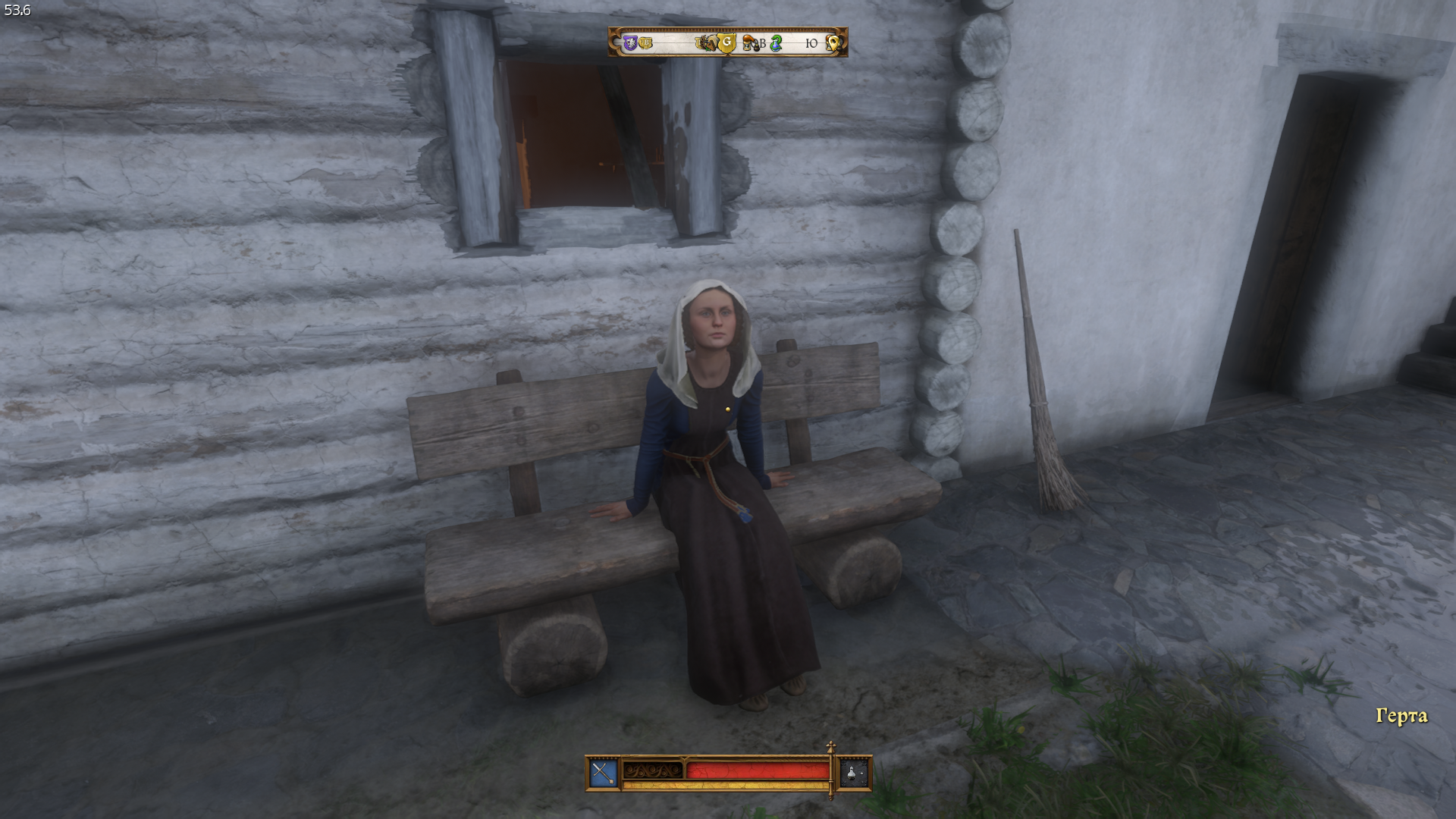The width and height of the screenshot is (1456, 819).
Task: Click the green snake alchemist marker
Action: [776, 43]
